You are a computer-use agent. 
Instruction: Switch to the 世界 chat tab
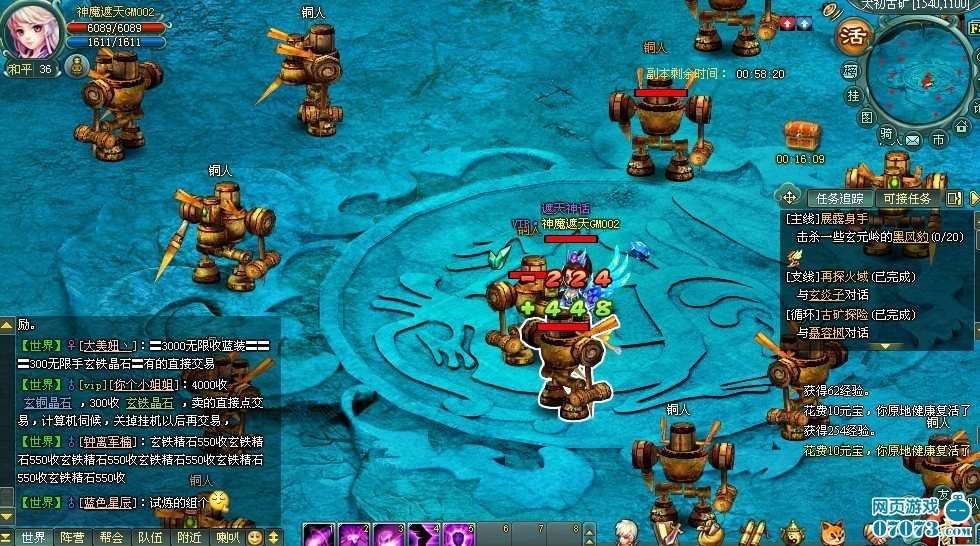(x=33, y=537)
